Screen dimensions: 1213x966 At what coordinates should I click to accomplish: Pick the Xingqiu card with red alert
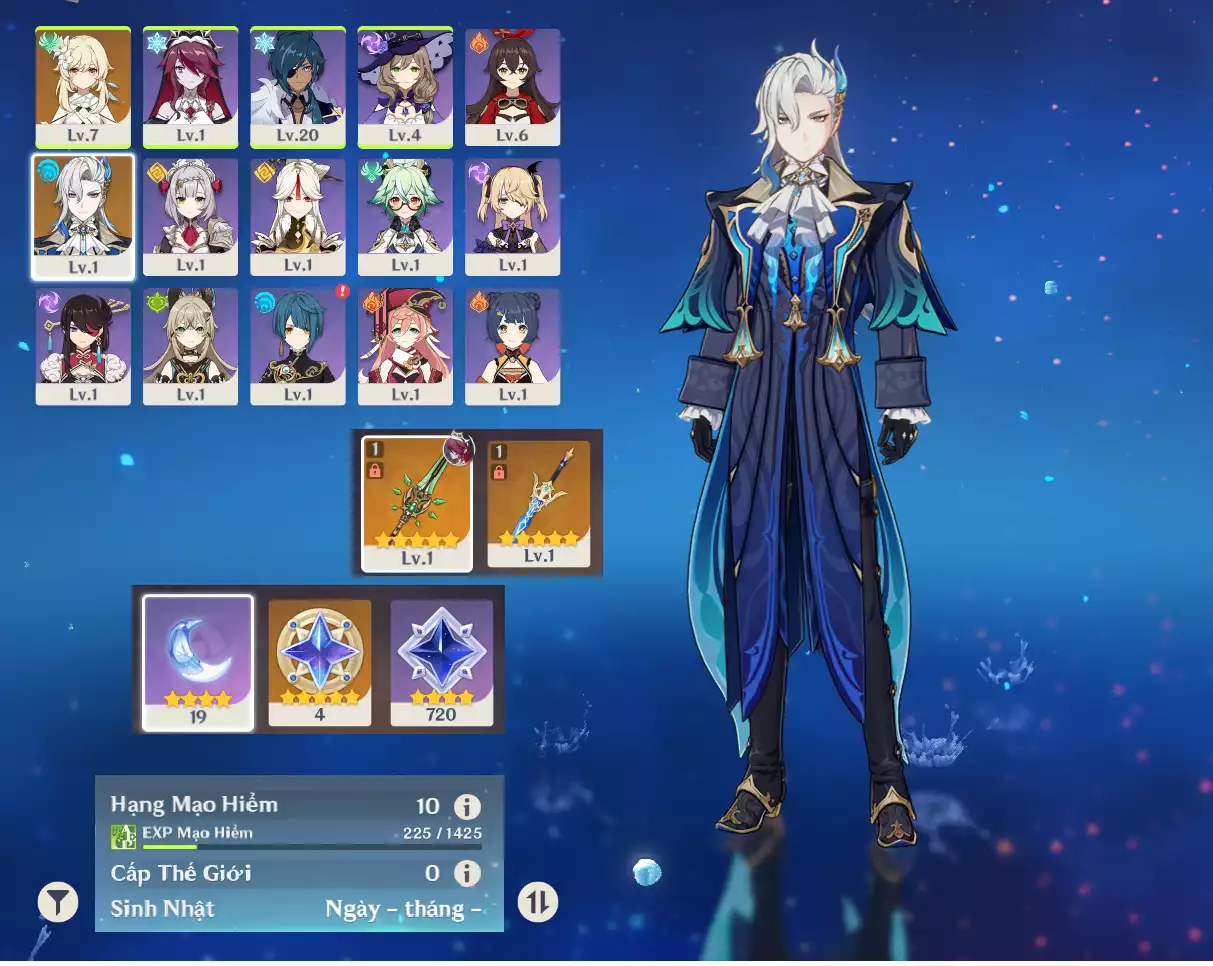click(298, 346)
